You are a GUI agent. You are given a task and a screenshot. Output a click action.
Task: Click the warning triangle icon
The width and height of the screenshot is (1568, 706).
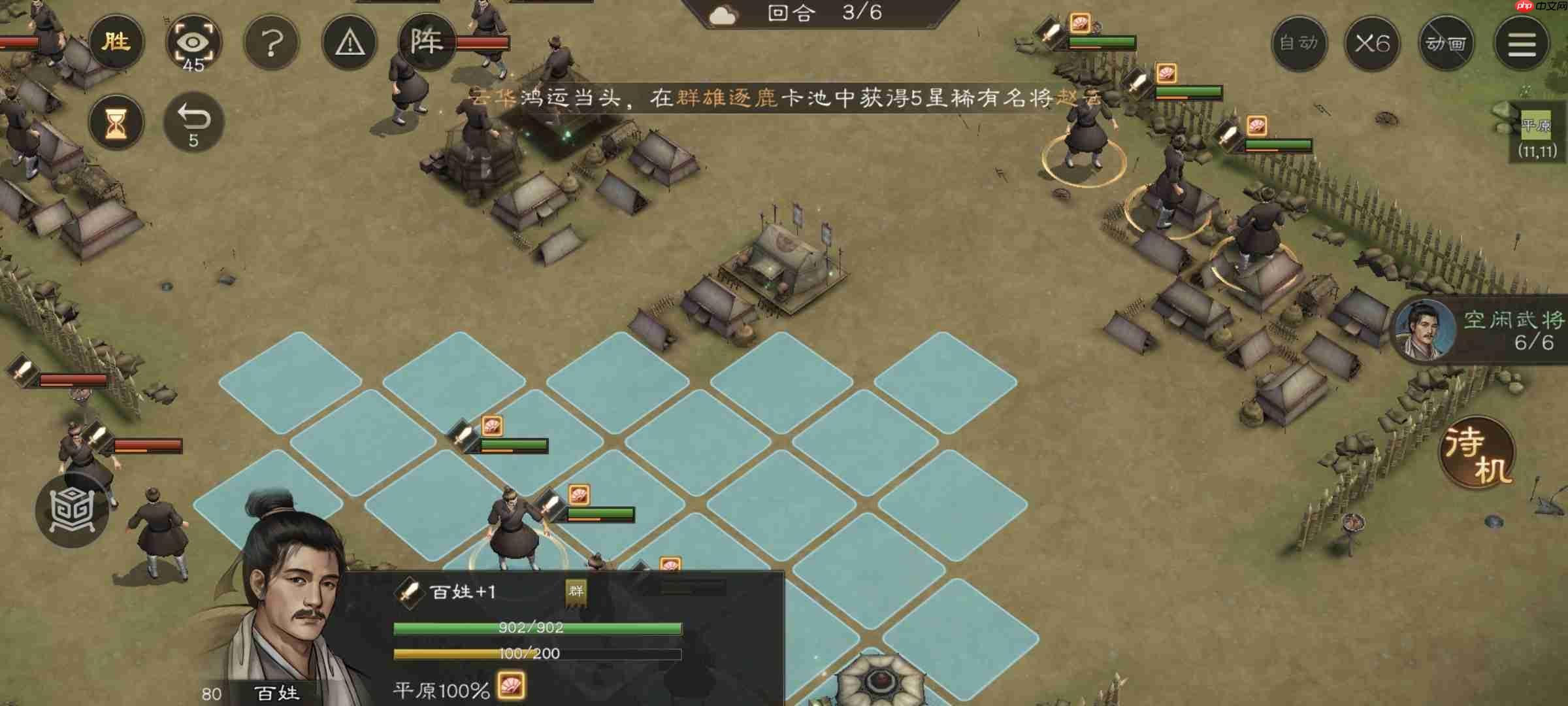pyautogui.click(x=350, y=41)
